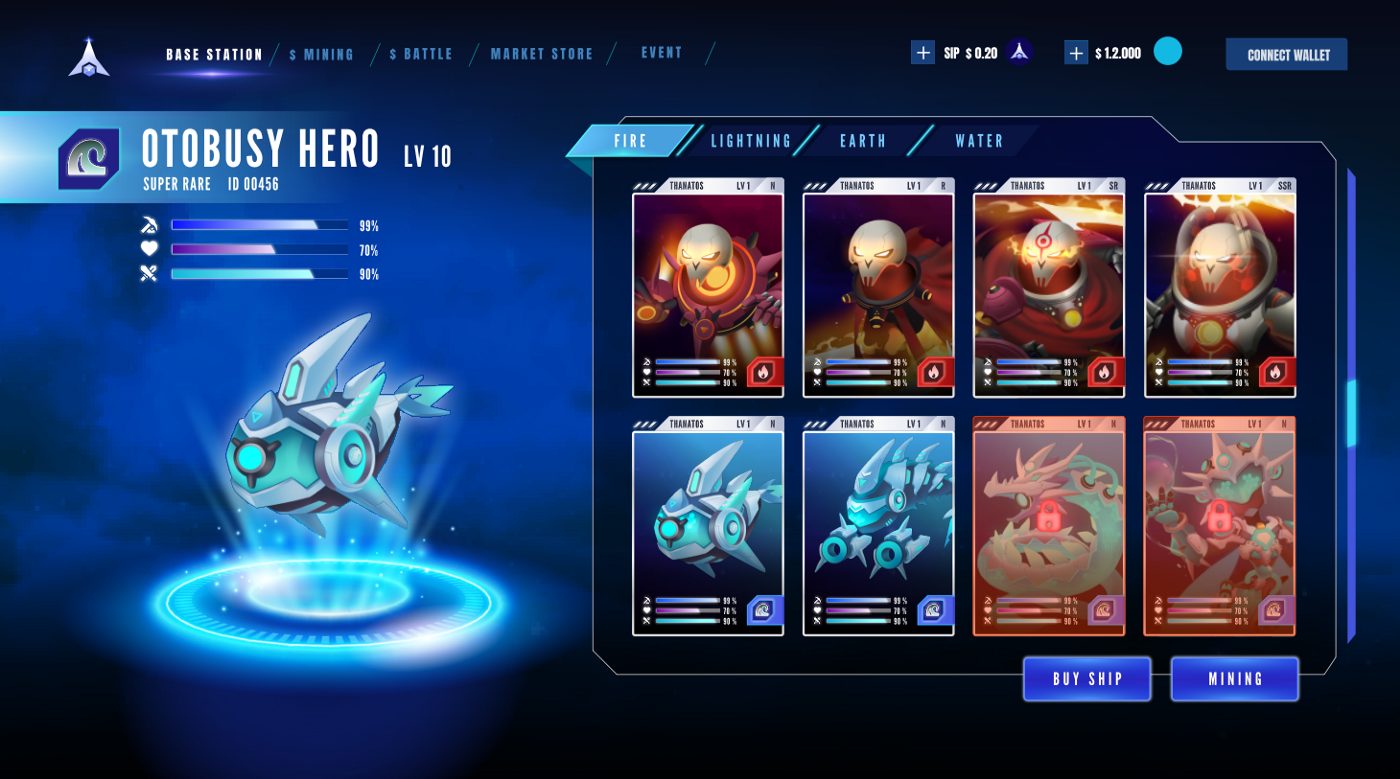Image resolution: width=1400 pixels, height=779 pixels.
Task: Add SIP tokens with plus button
Action: tap(922, 53)
